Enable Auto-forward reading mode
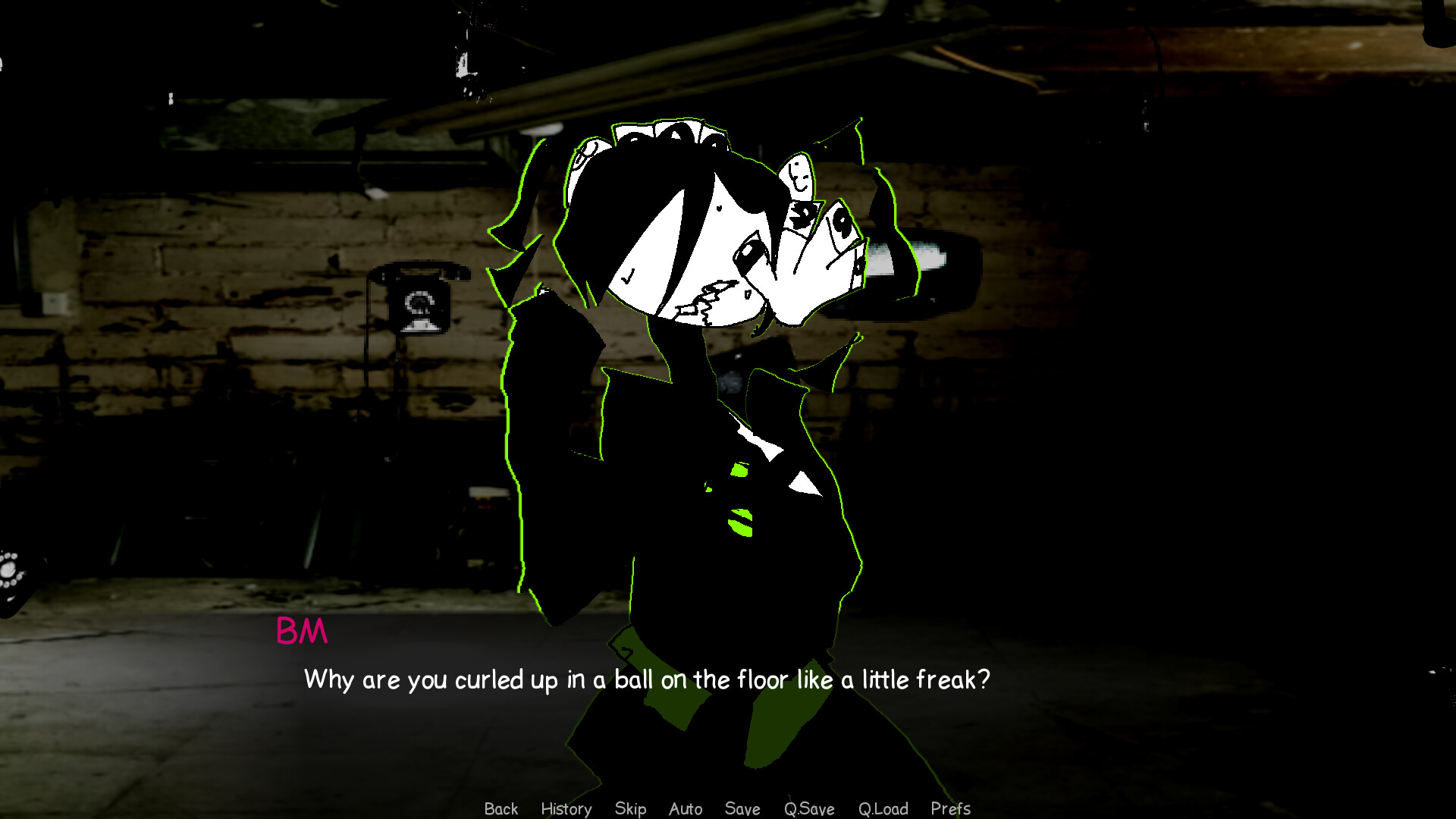The image size is (1456, 819). (685, 808)
